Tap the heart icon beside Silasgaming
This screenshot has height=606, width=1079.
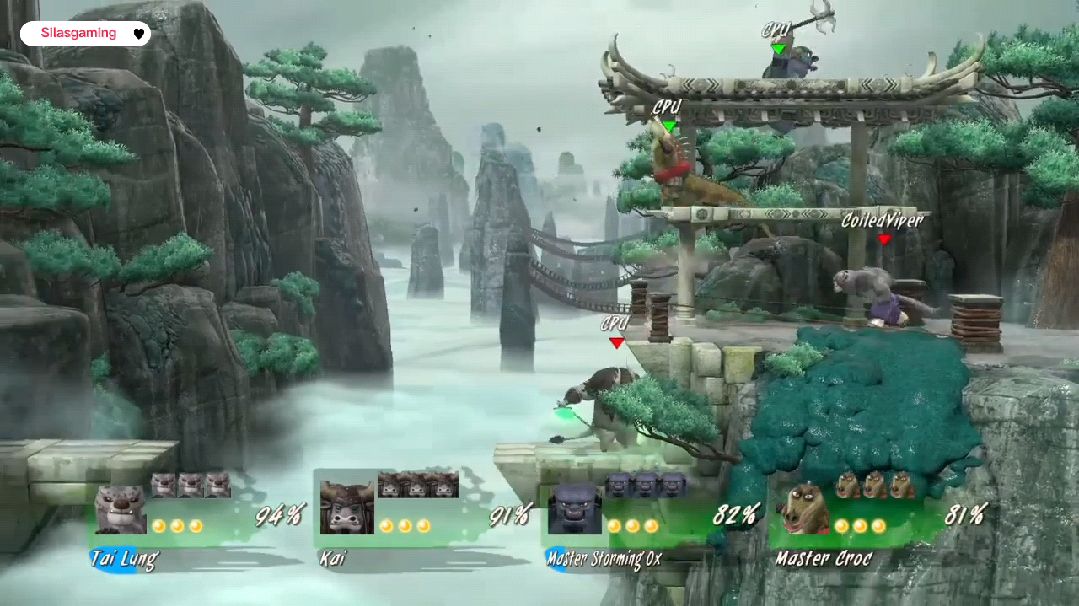[x=139, y=34]
